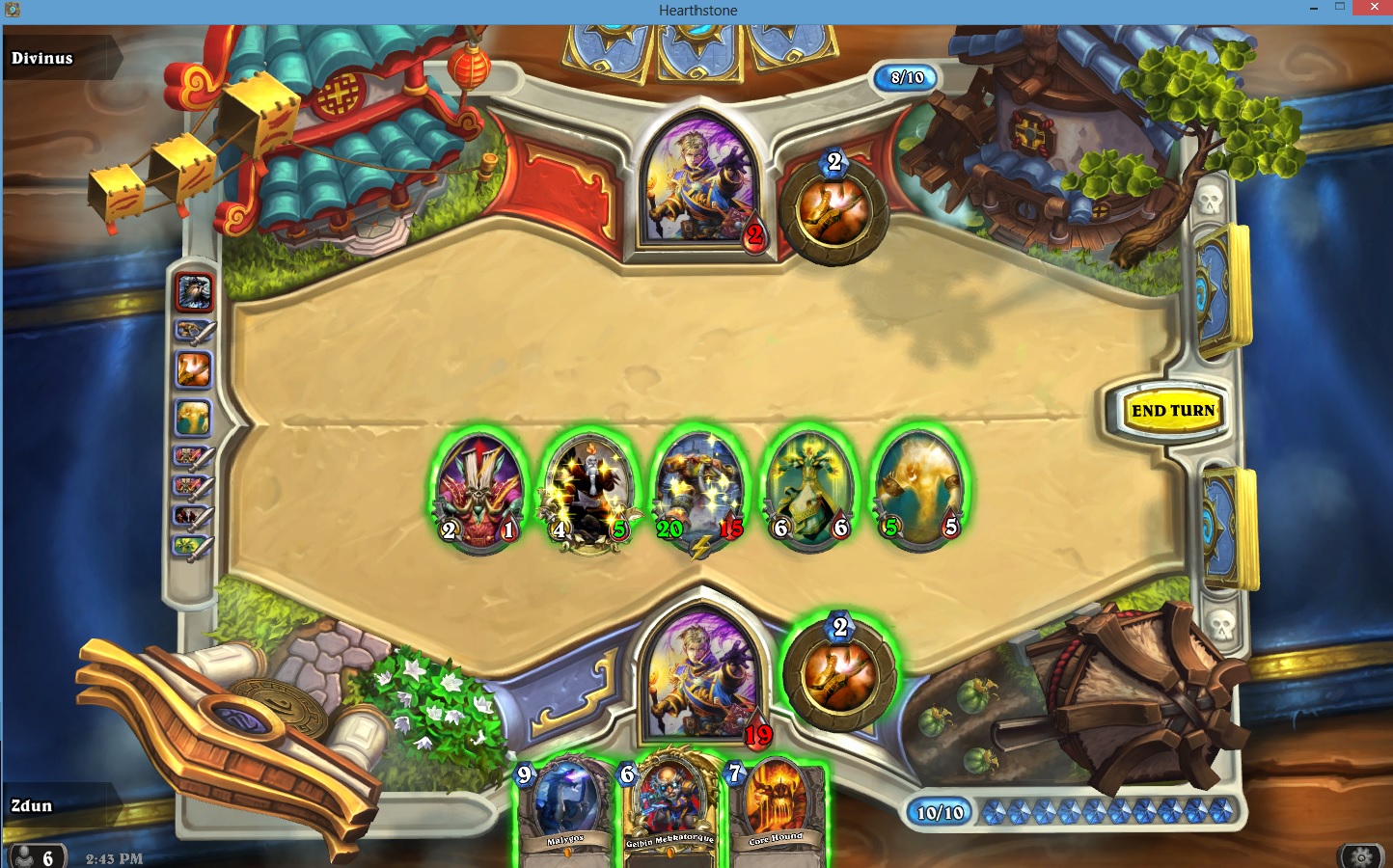Click the opponent's hero power icon
The height and width of the screenshot is (868, 1393).
tap(833, 209)
